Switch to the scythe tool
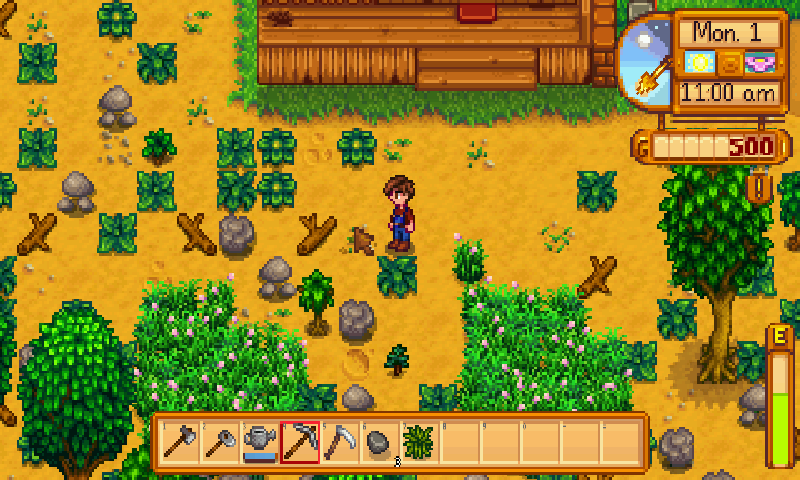 coord(340,442)
